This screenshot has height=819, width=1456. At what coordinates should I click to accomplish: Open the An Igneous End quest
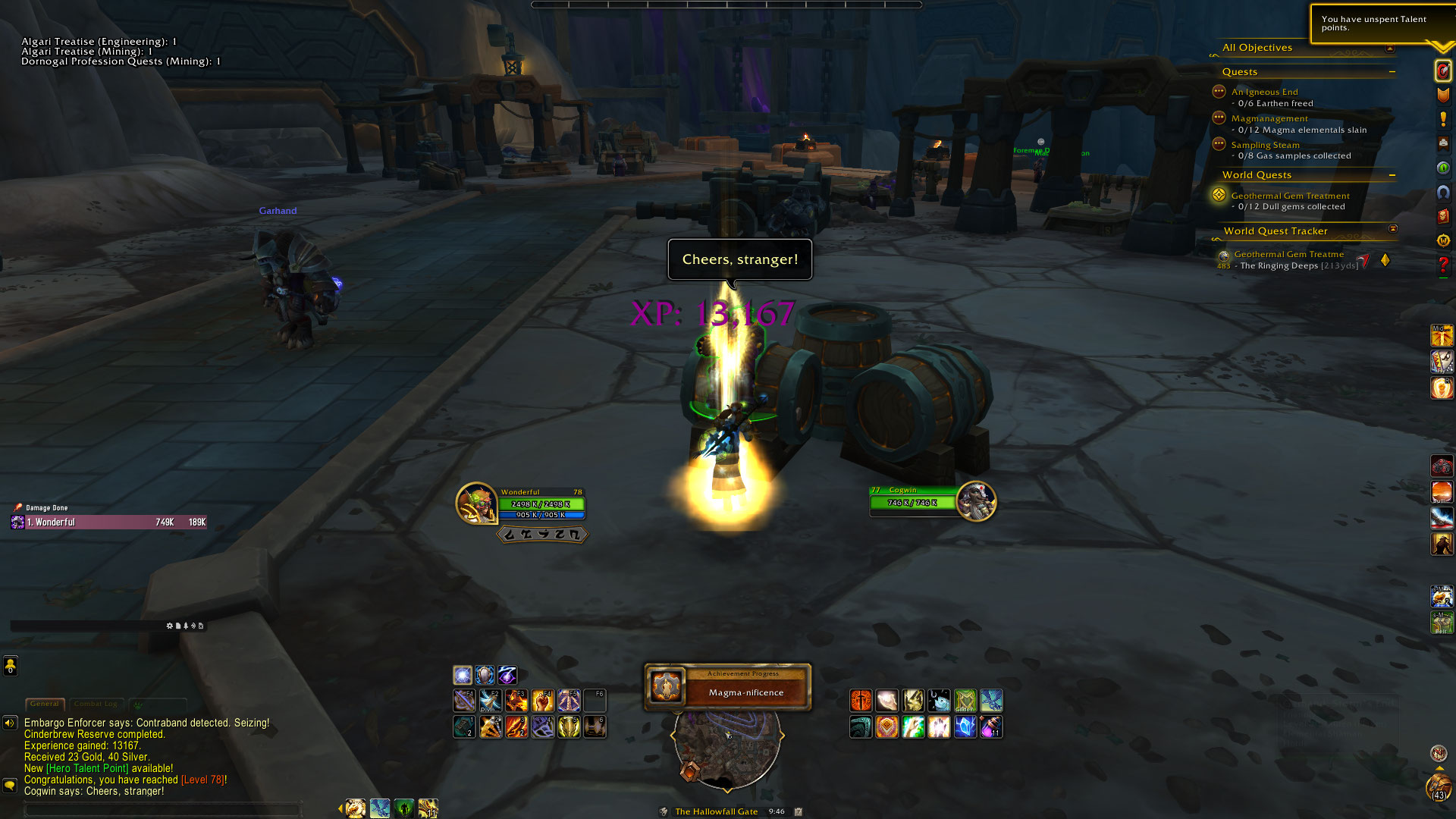coord(1264,92)
